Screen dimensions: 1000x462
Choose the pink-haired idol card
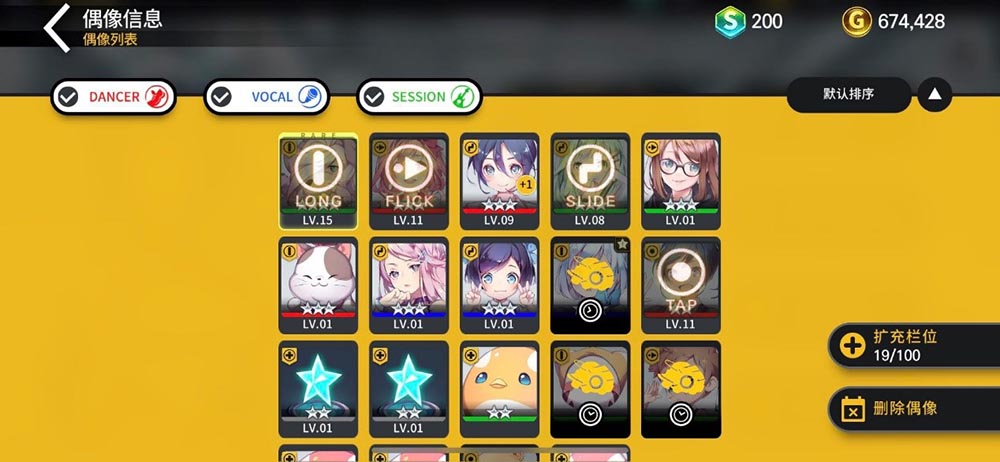(x=409, y=285)
